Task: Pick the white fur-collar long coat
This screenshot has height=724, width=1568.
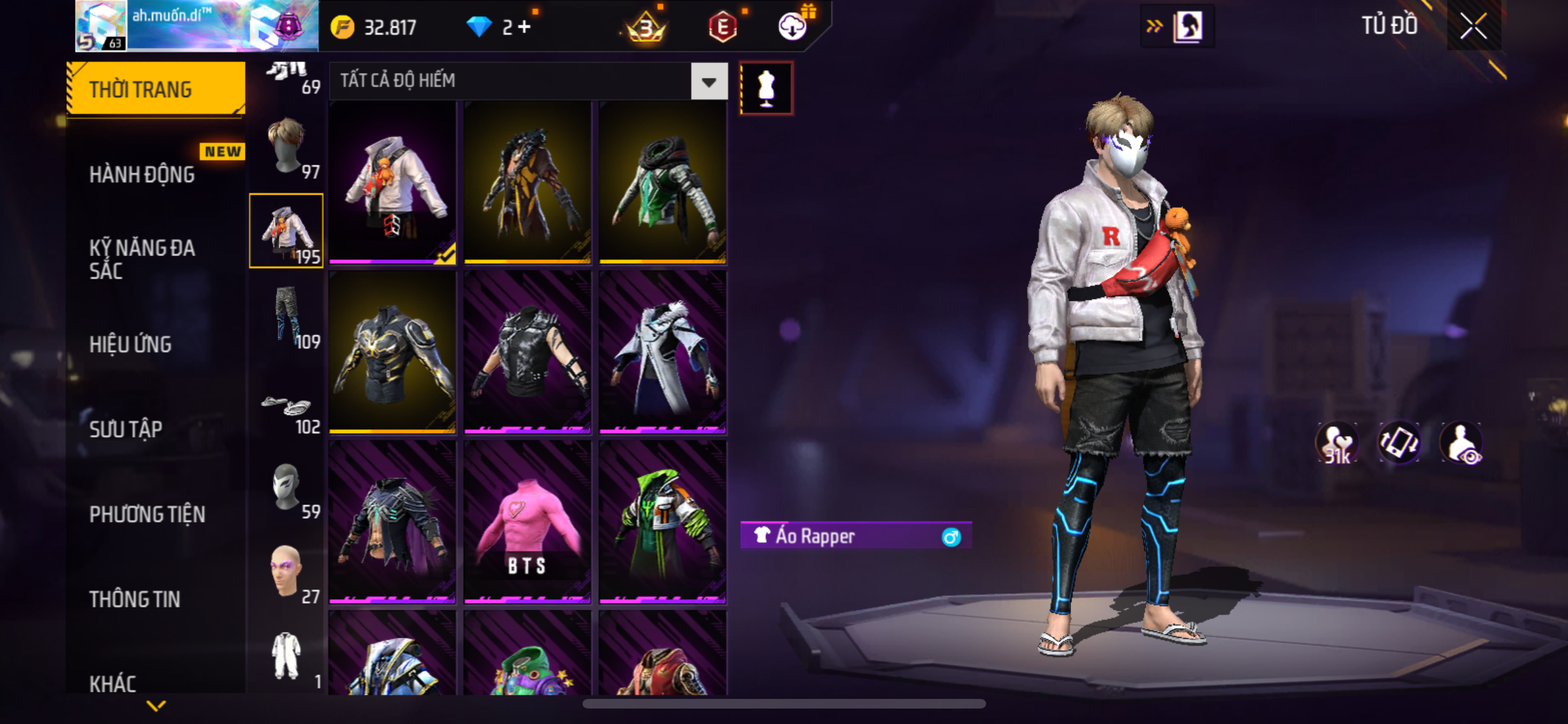Action: coord(662,352)
